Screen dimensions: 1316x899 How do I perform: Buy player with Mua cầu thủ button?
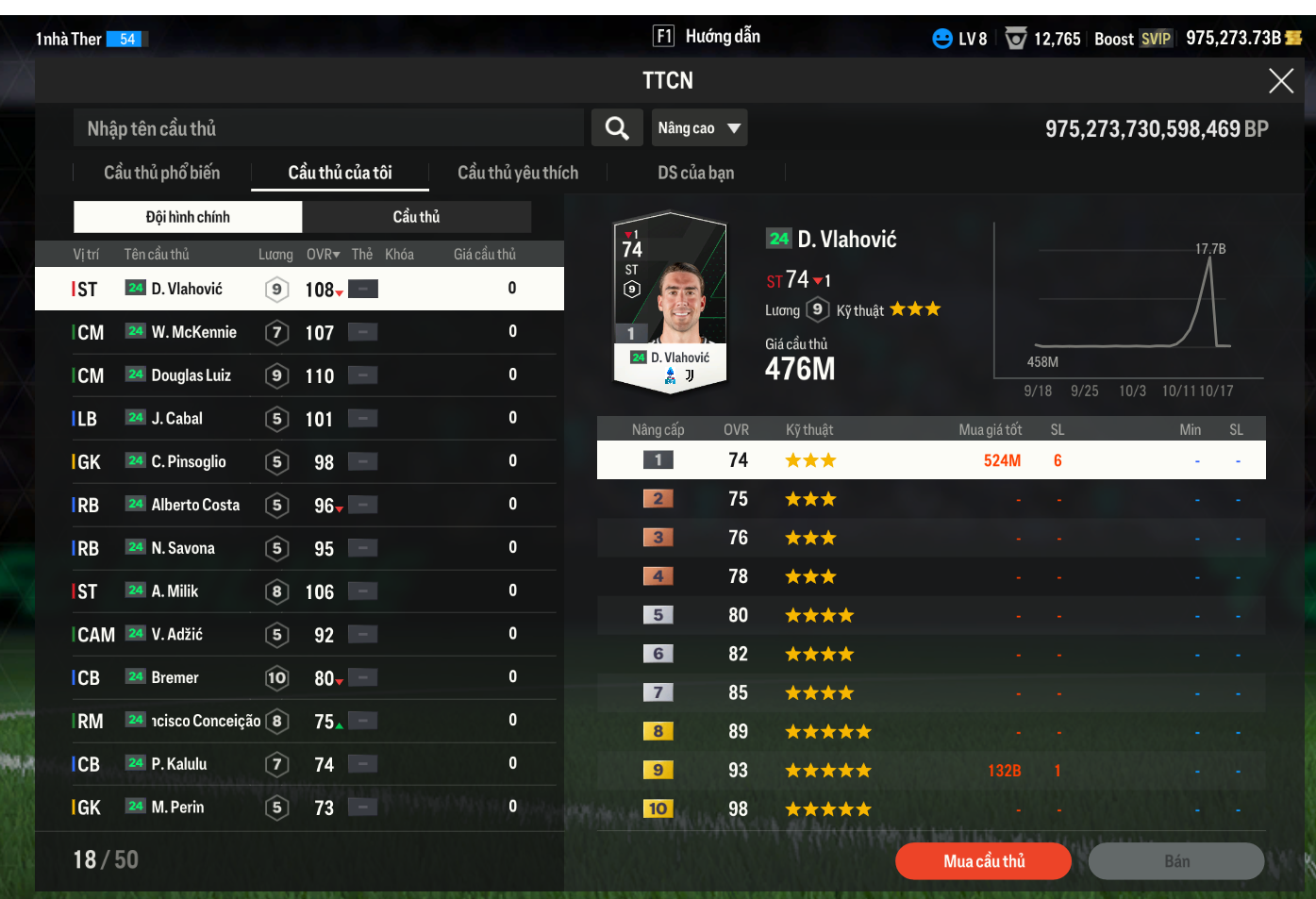983,861
